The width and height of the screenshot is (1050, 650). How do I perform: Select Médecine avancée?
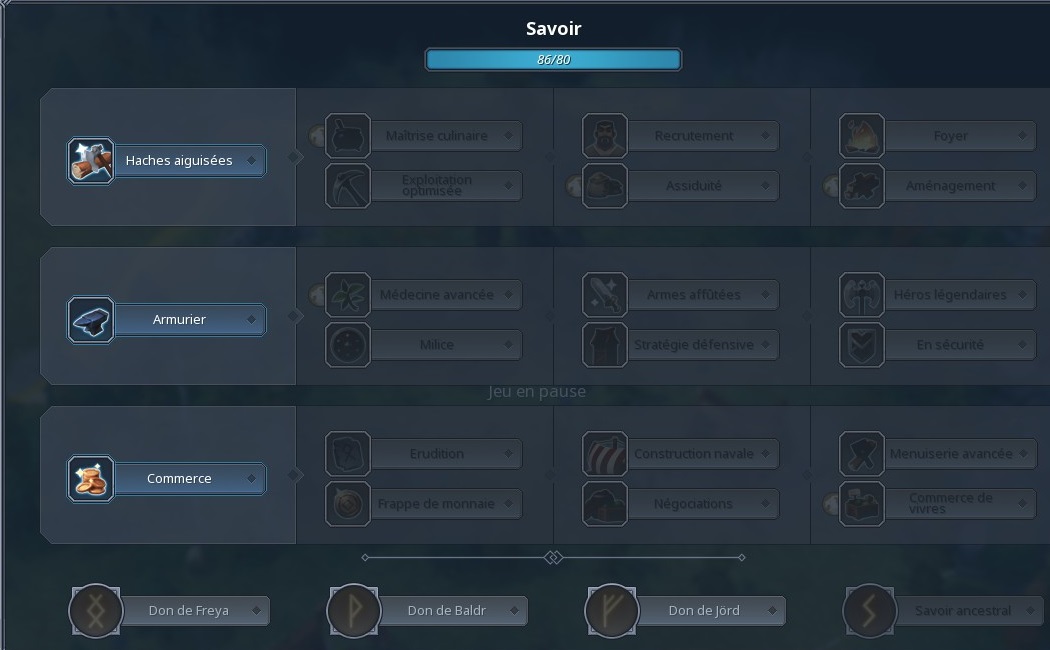pyautogui.click(x=435, y=295)
